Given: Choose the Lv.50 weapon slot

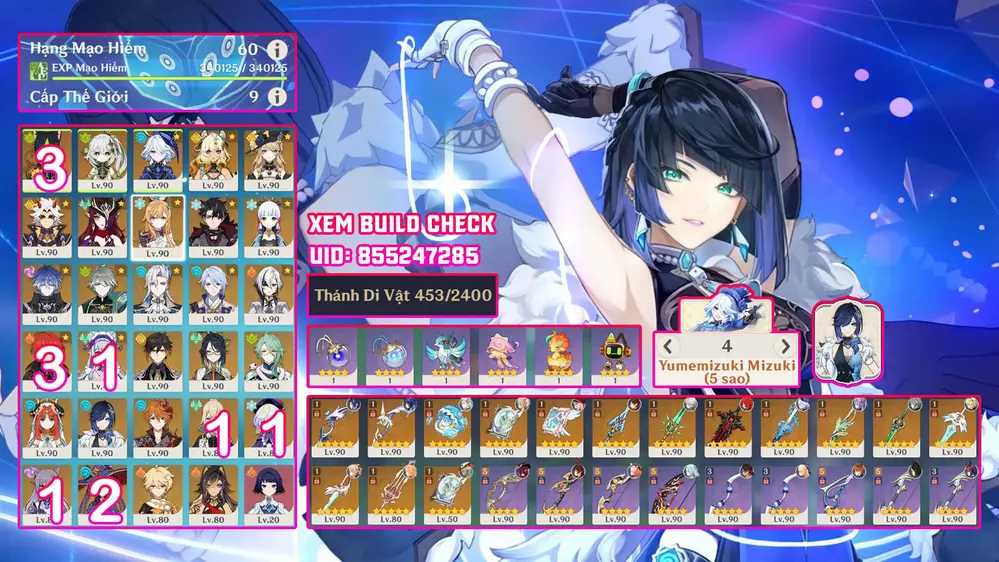Looking at the screenshot, I should click(443, 491).
